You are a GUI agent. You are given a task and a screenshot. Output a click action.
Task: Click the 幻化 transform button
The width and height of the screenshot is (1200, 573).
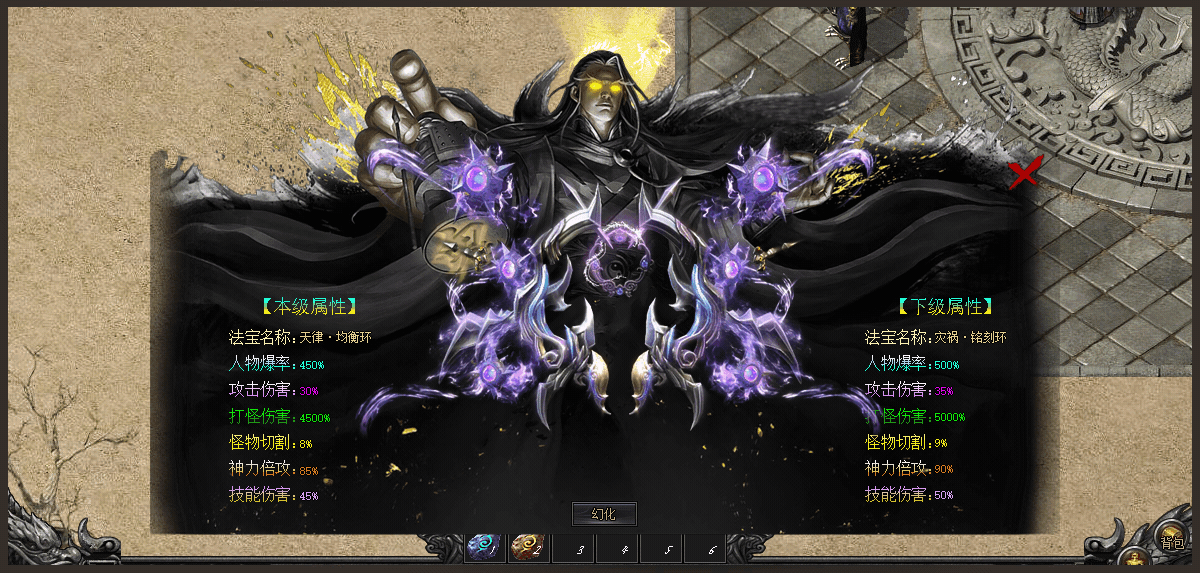click(604, 514)
